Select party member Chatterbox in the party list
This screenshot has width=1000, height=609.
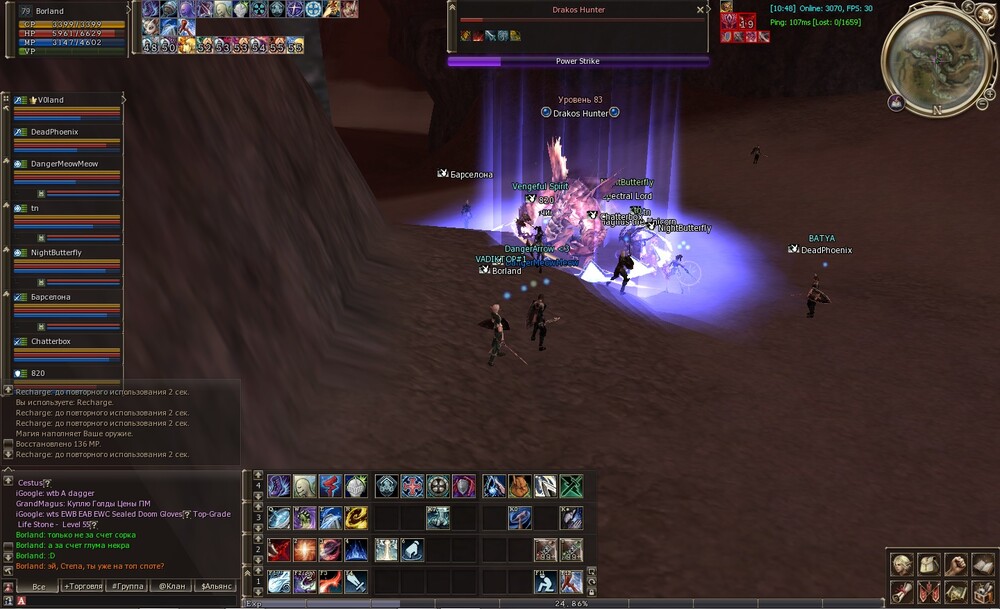(x=50, y=342)
